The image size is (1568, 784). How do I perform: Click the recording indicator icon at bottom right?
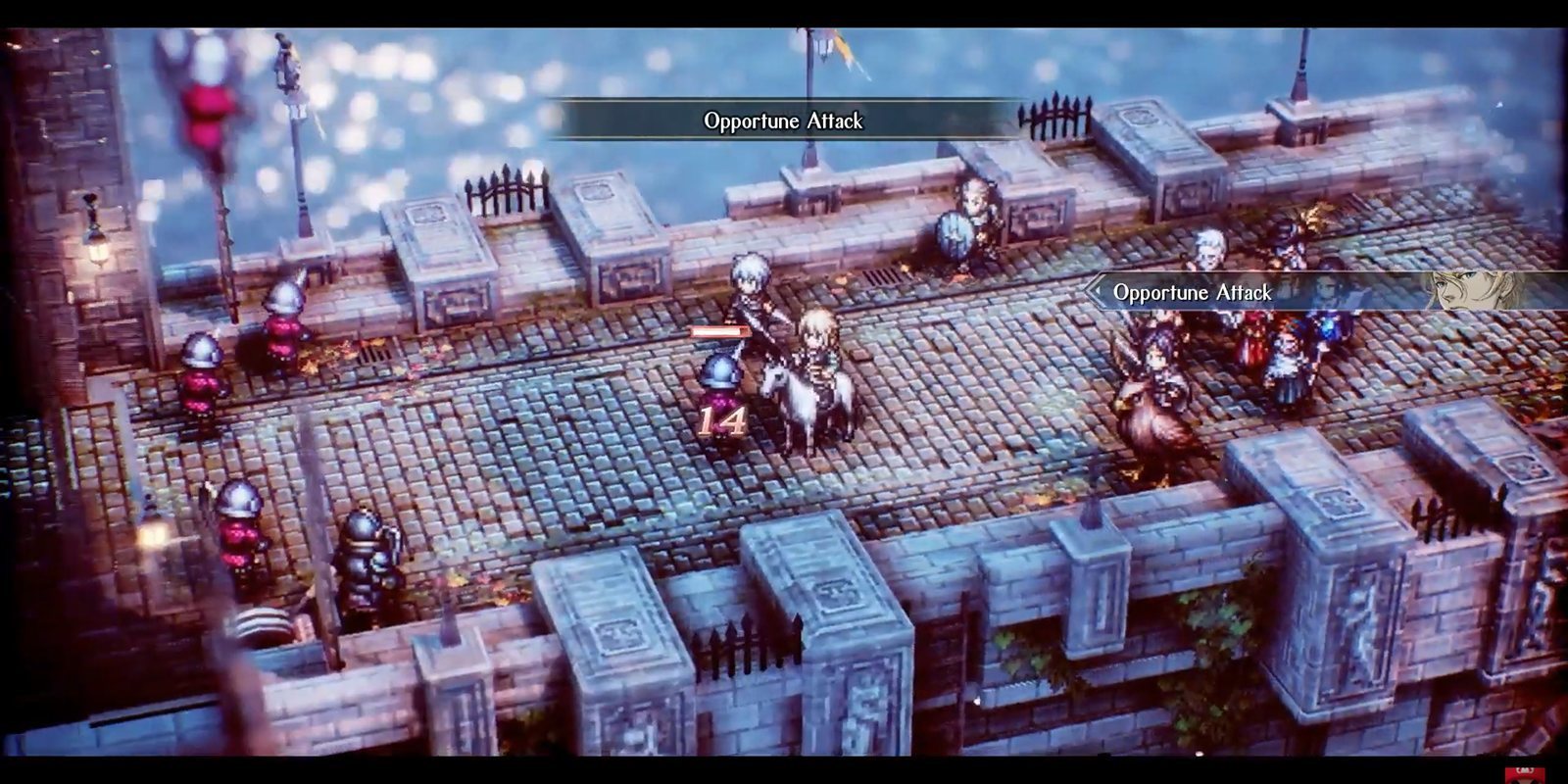1524,770
